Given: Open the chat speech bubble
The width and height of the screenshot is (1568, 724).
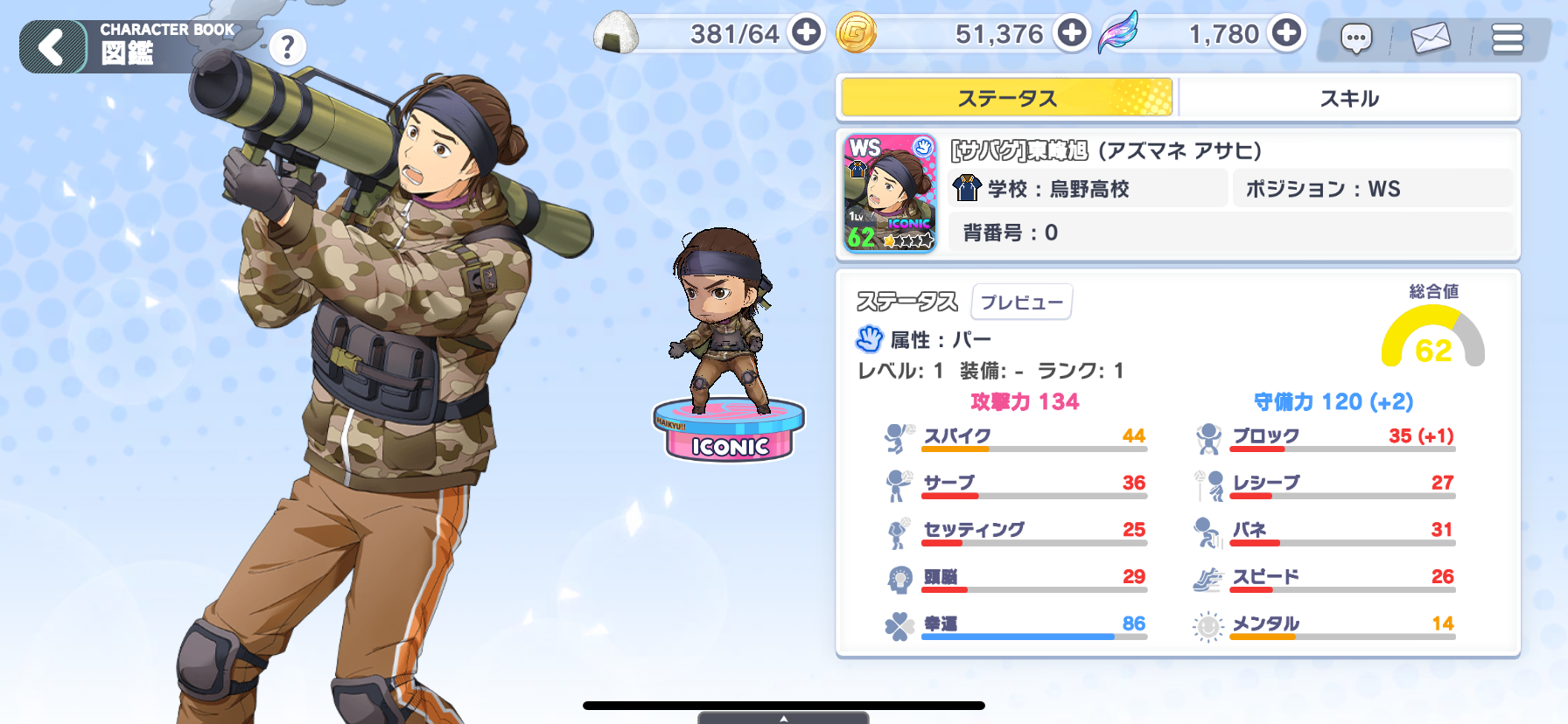Looking at the screenshot, I should (x=1356, y=38).
